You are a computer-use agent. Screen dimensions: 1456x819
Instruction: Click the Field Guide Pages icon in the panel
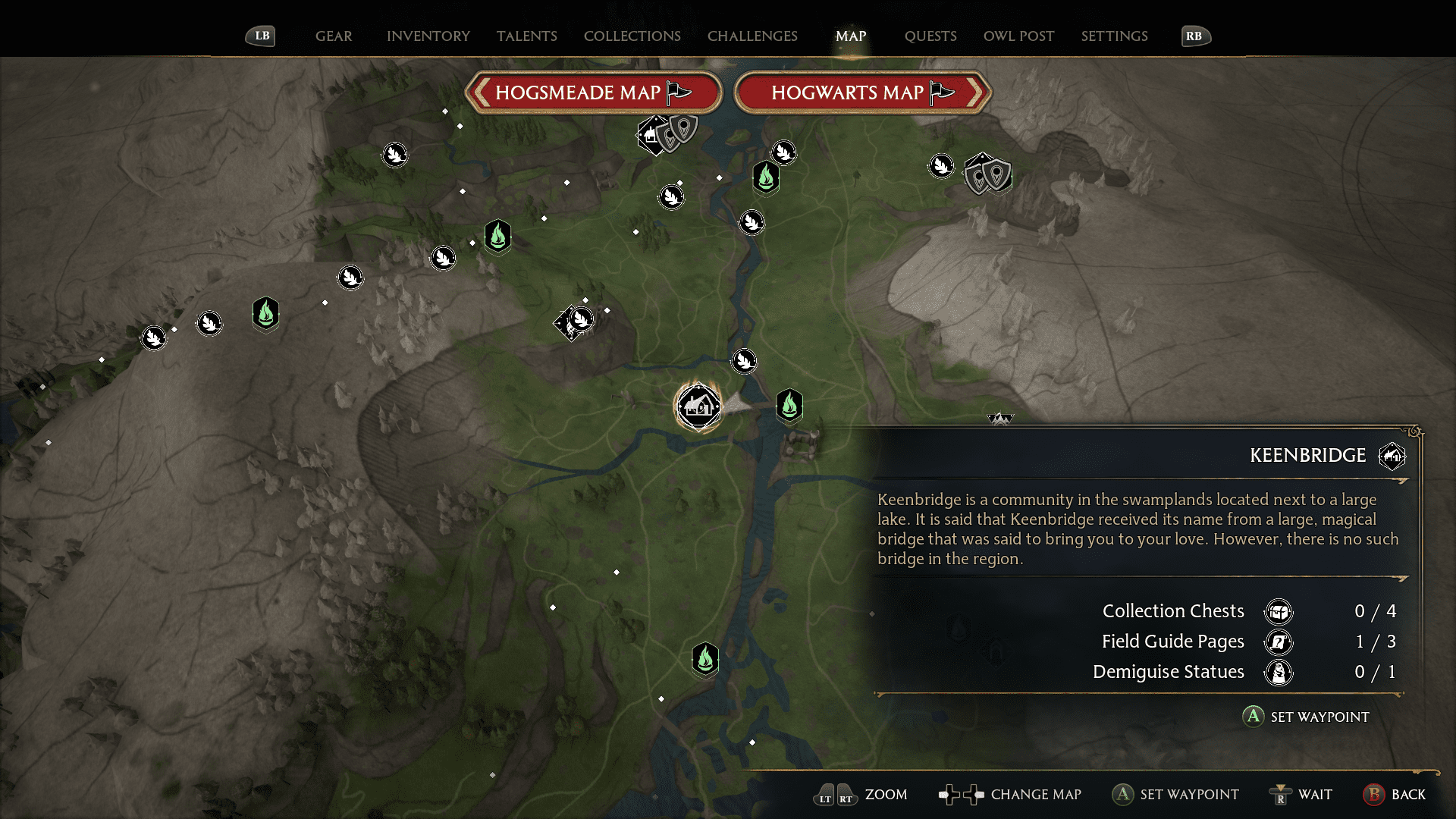(1279, 642)
